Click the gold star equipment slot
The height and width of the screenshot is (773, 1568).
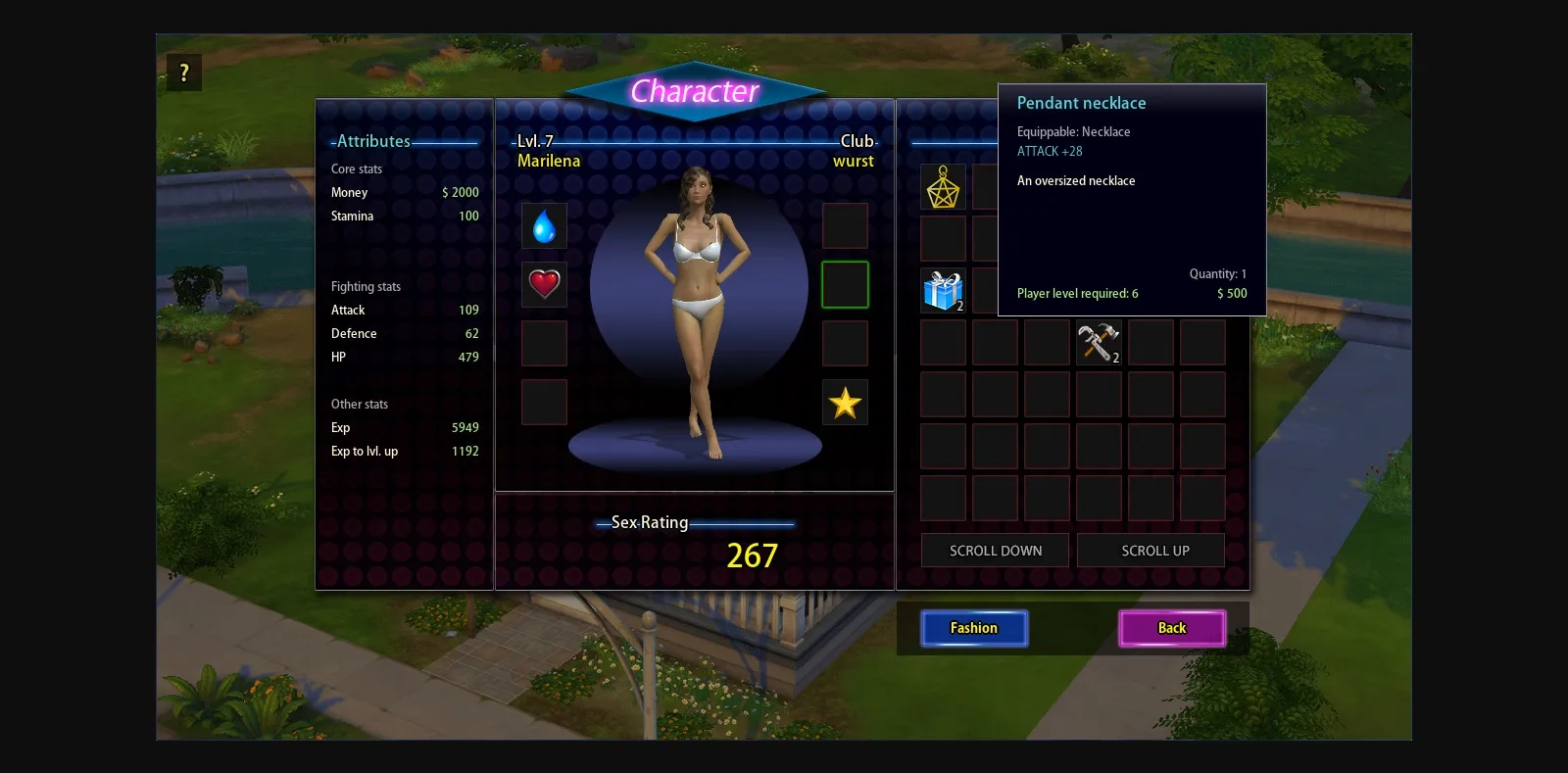pos(845,402)
